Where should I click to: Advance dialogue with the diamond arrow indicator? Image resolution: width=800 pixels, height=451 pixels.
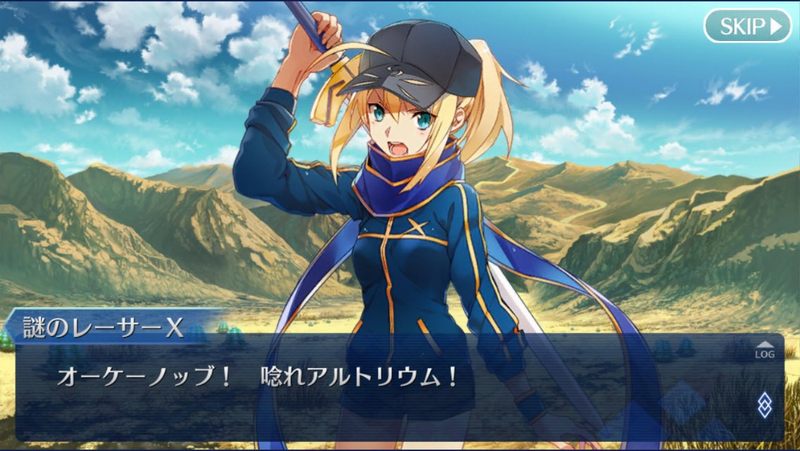(x=764, y=404)
